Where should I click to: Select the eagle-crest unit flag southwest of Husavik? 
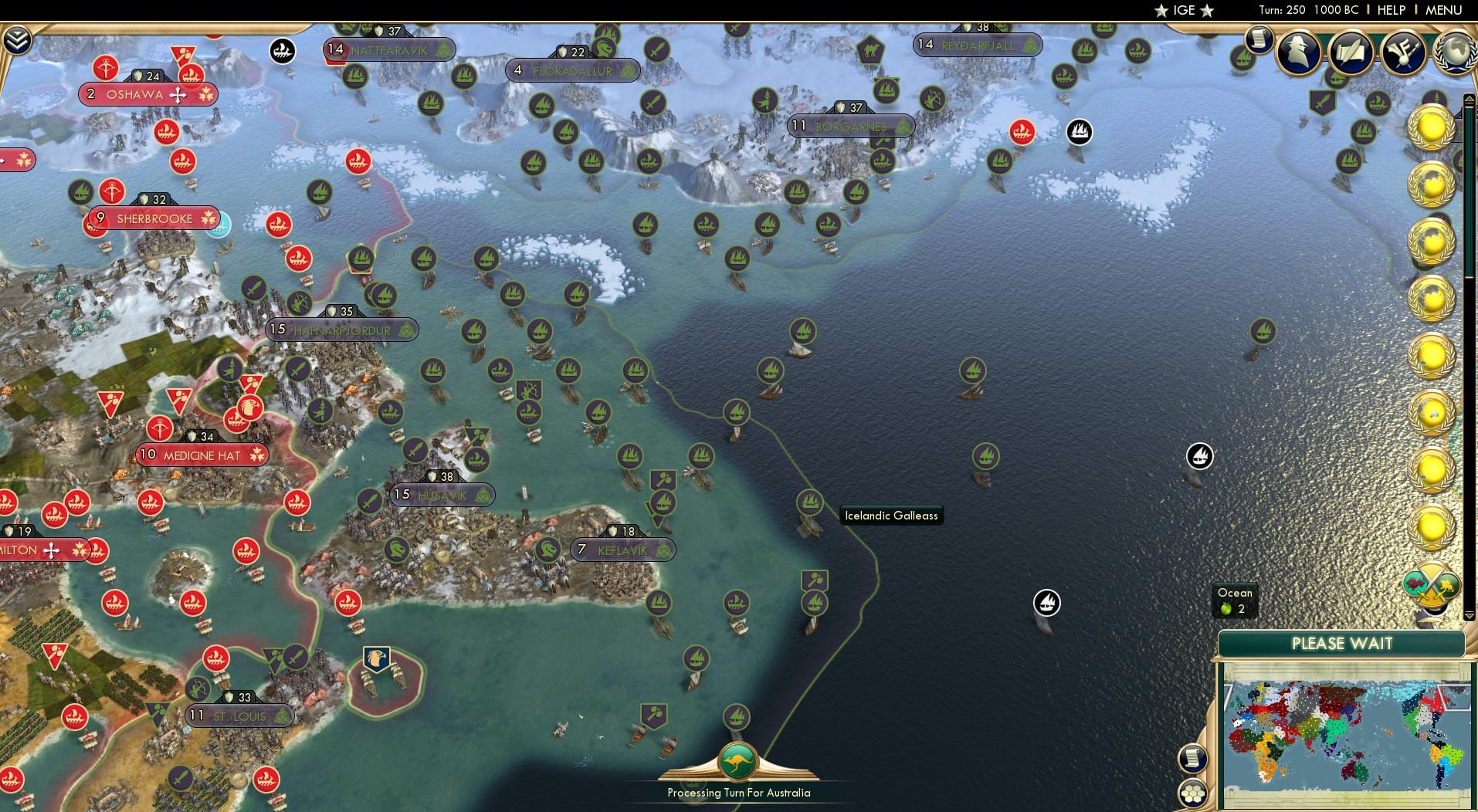point(377,658)
